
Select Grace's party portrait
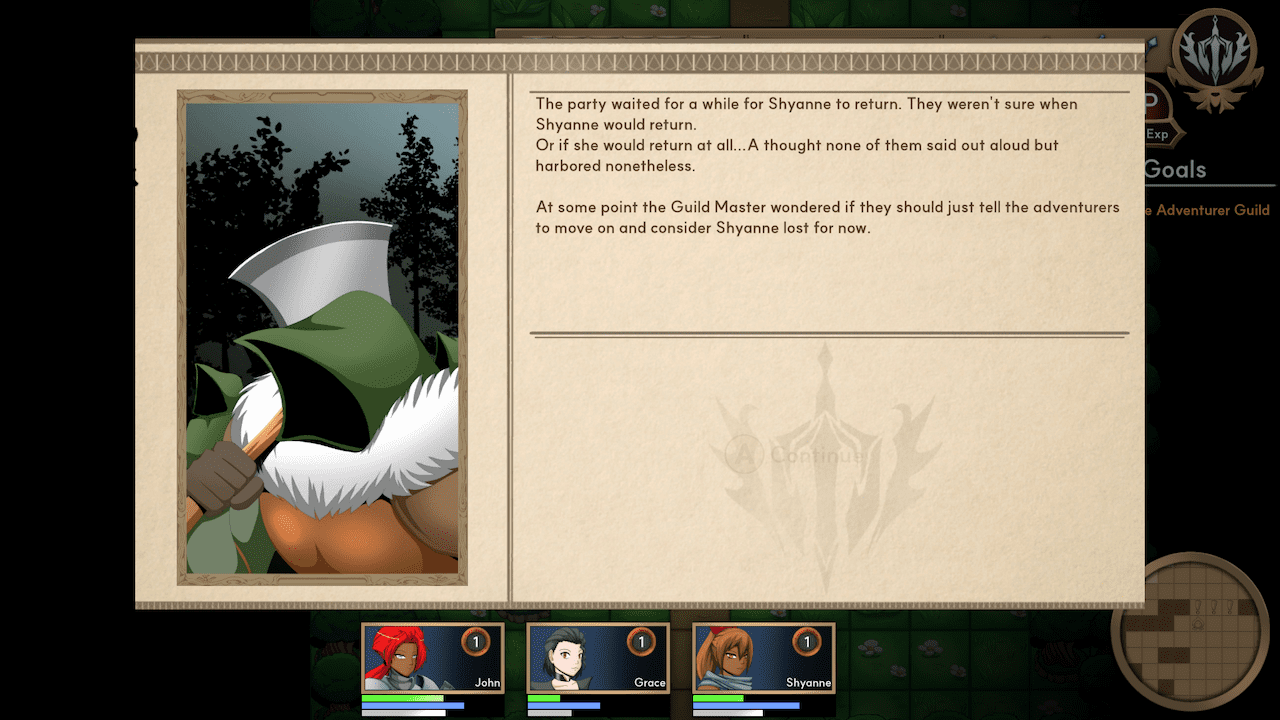[x=598, y=658]
